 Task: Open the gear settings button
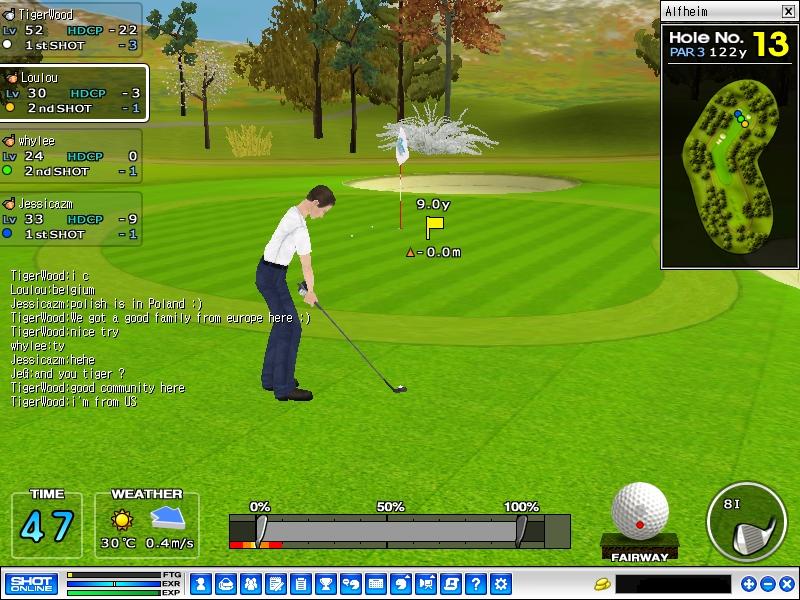(501, 583)
